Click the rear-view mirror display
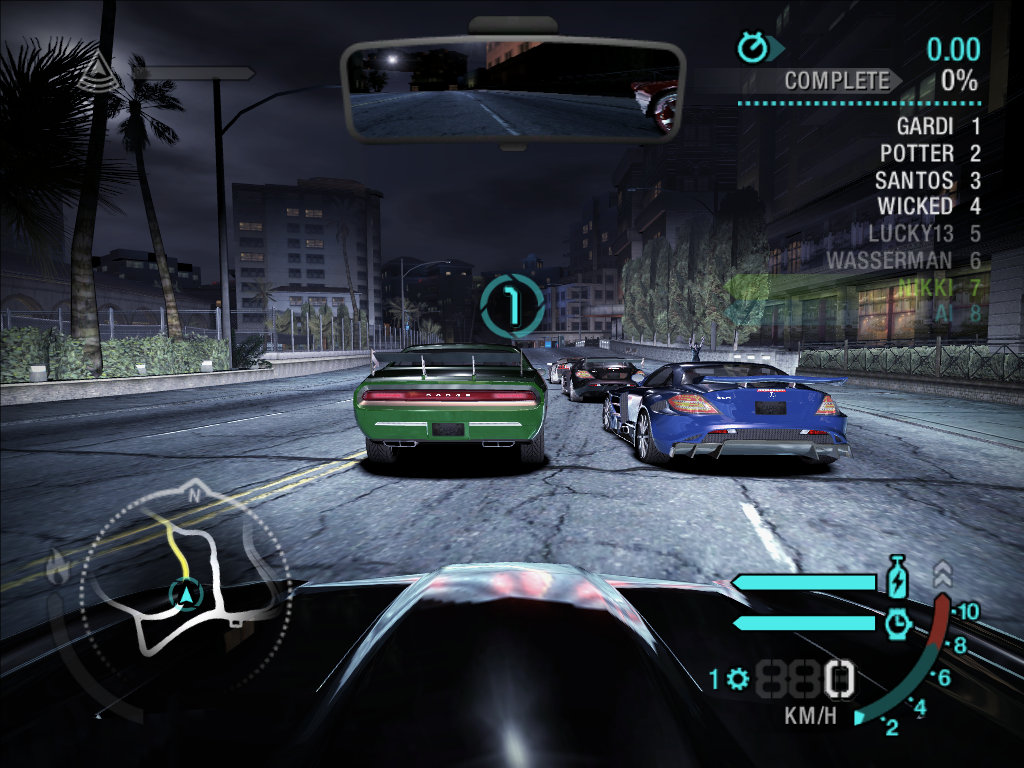This screenshot has width=1024, height=768. [511, 90]
